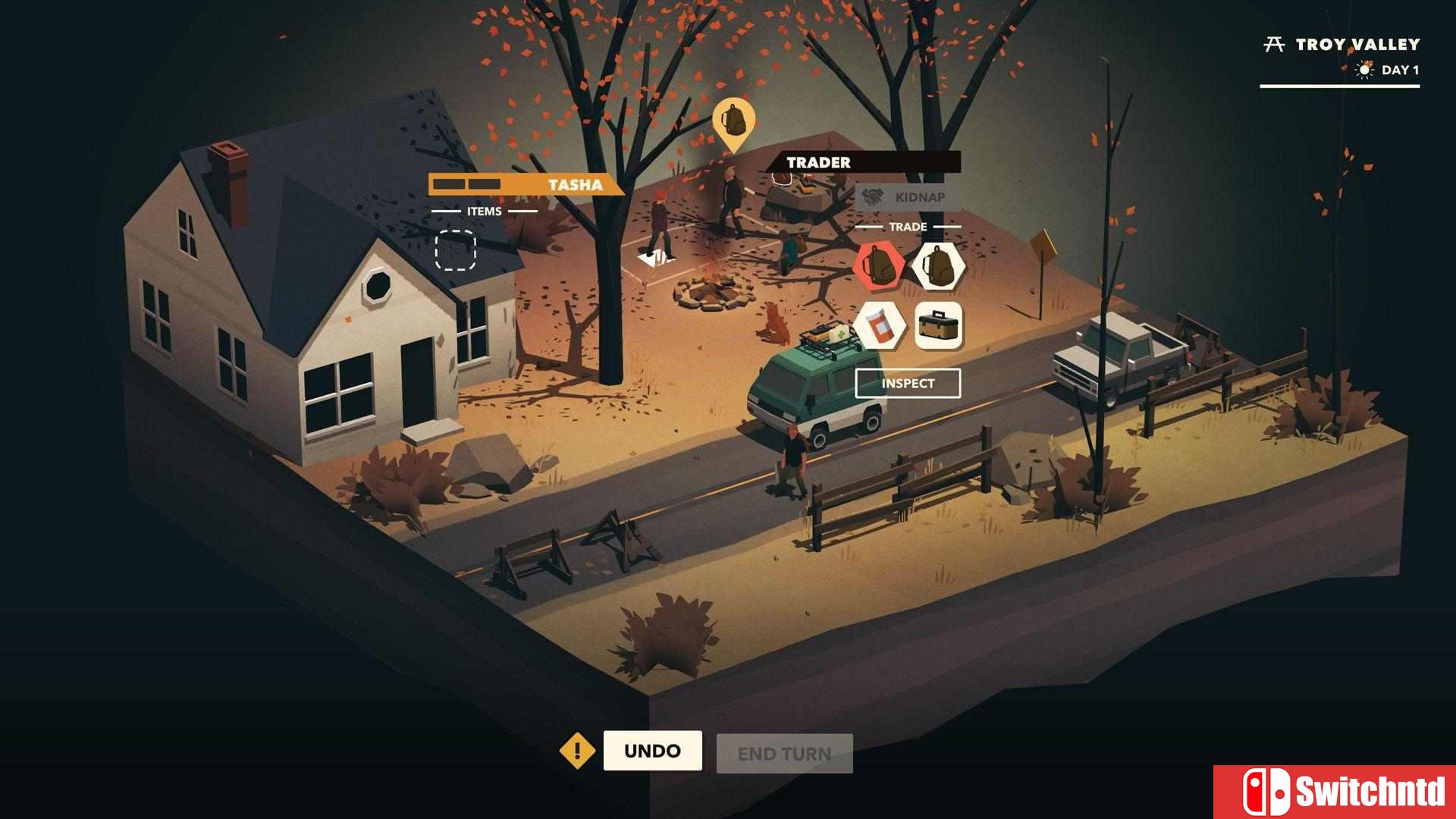This screenshot has height=819, width=1456.
Task: Click the yellow warning icon near Undo
Action: [579, 752]
